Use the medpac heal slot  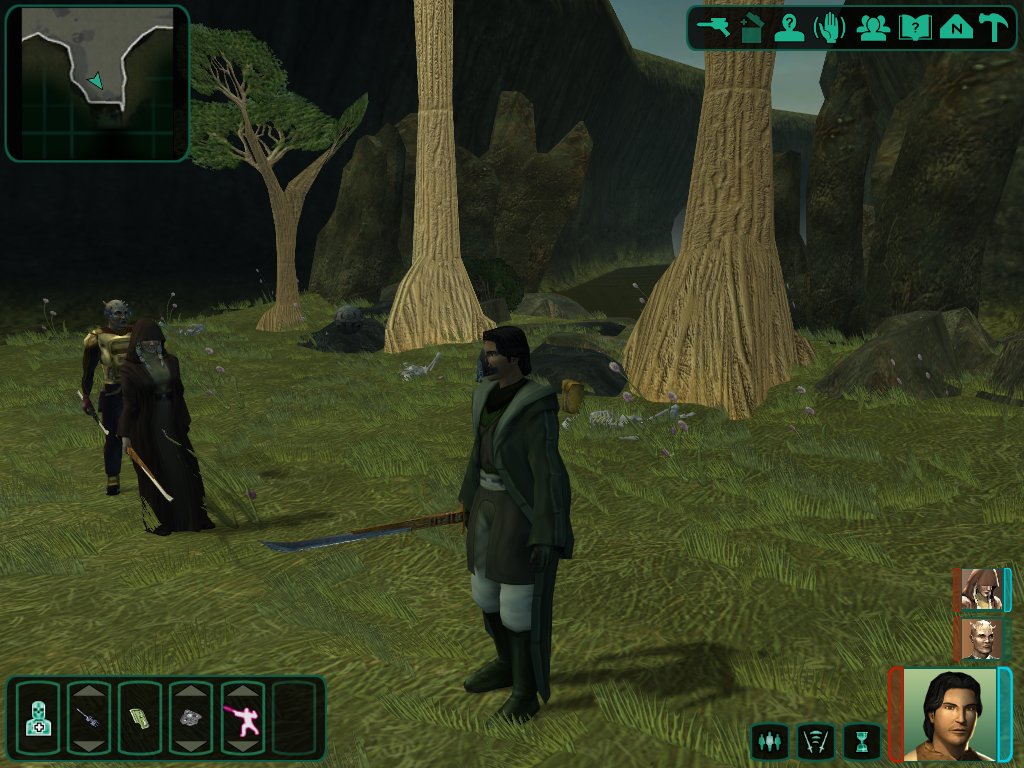(x=38, y=718)
